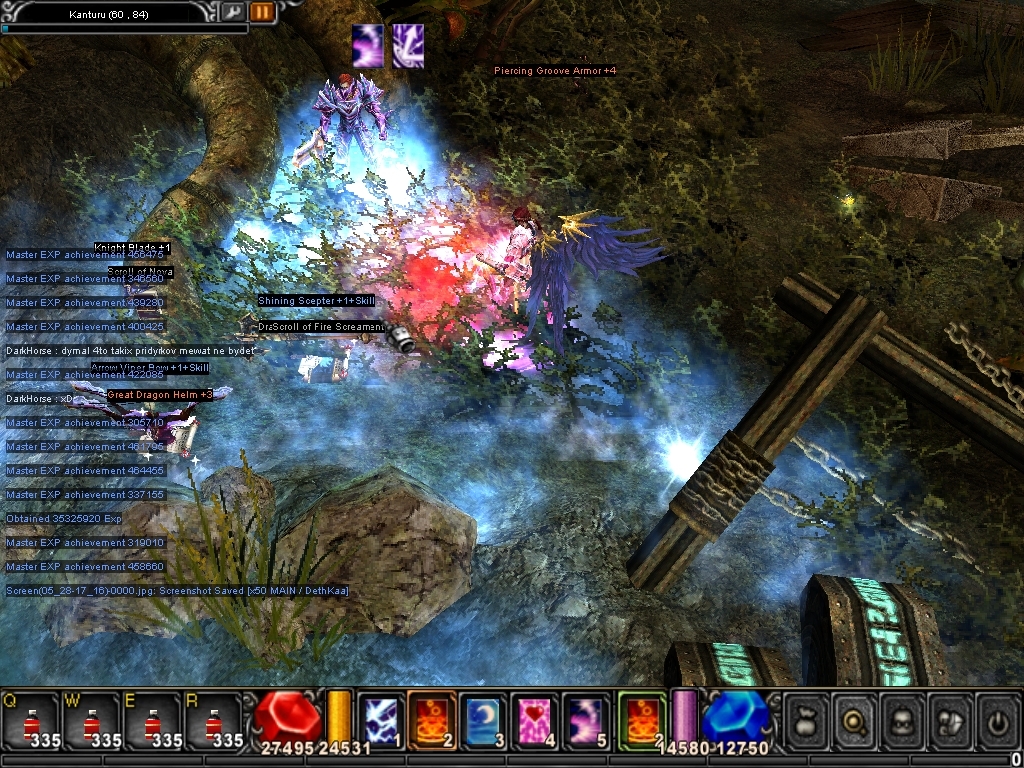Use the red potion in slot W
This screenshot has height=768, width=1024.
coord(92,722)
